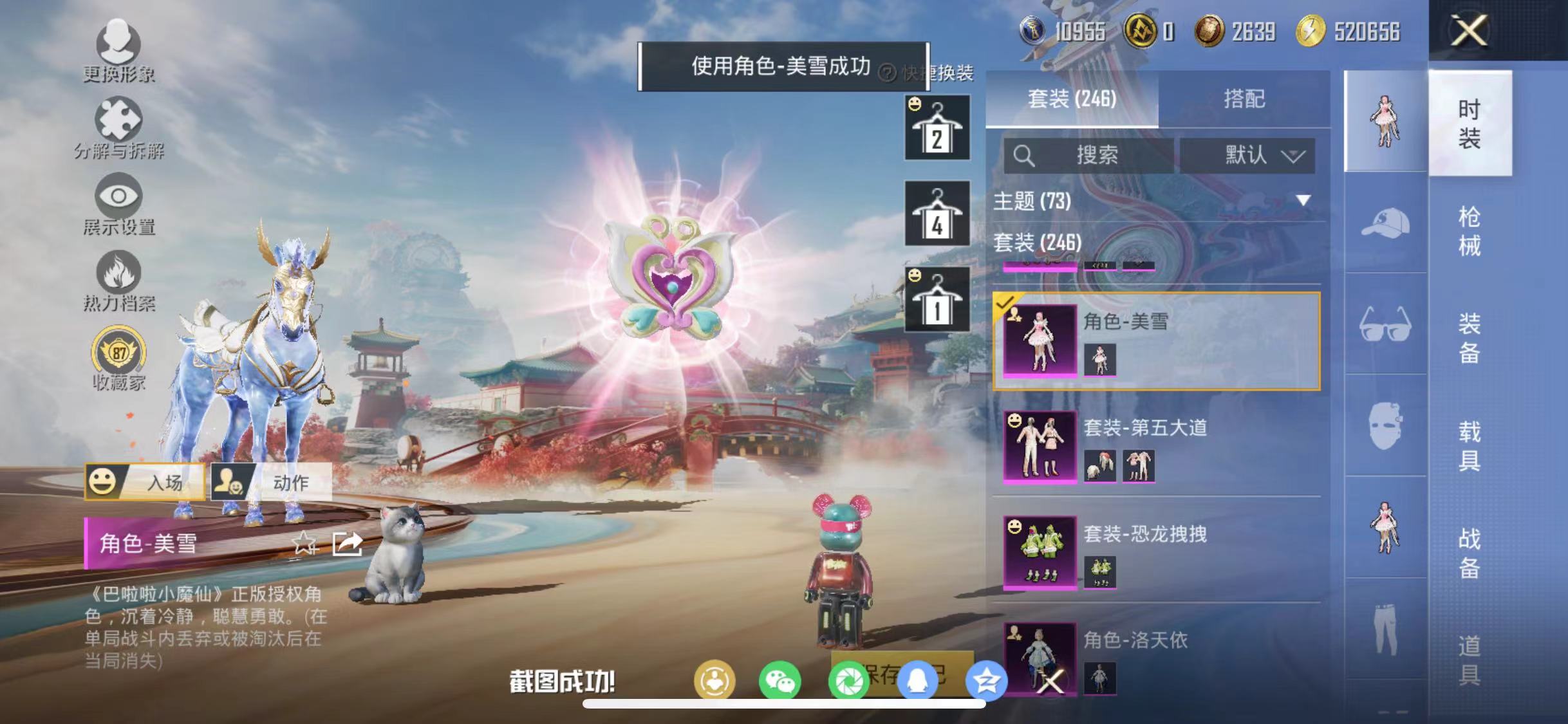1568x724 pixels.
Task: Select wardrobe hanger slot 4
Action: [x=937, y=214]
